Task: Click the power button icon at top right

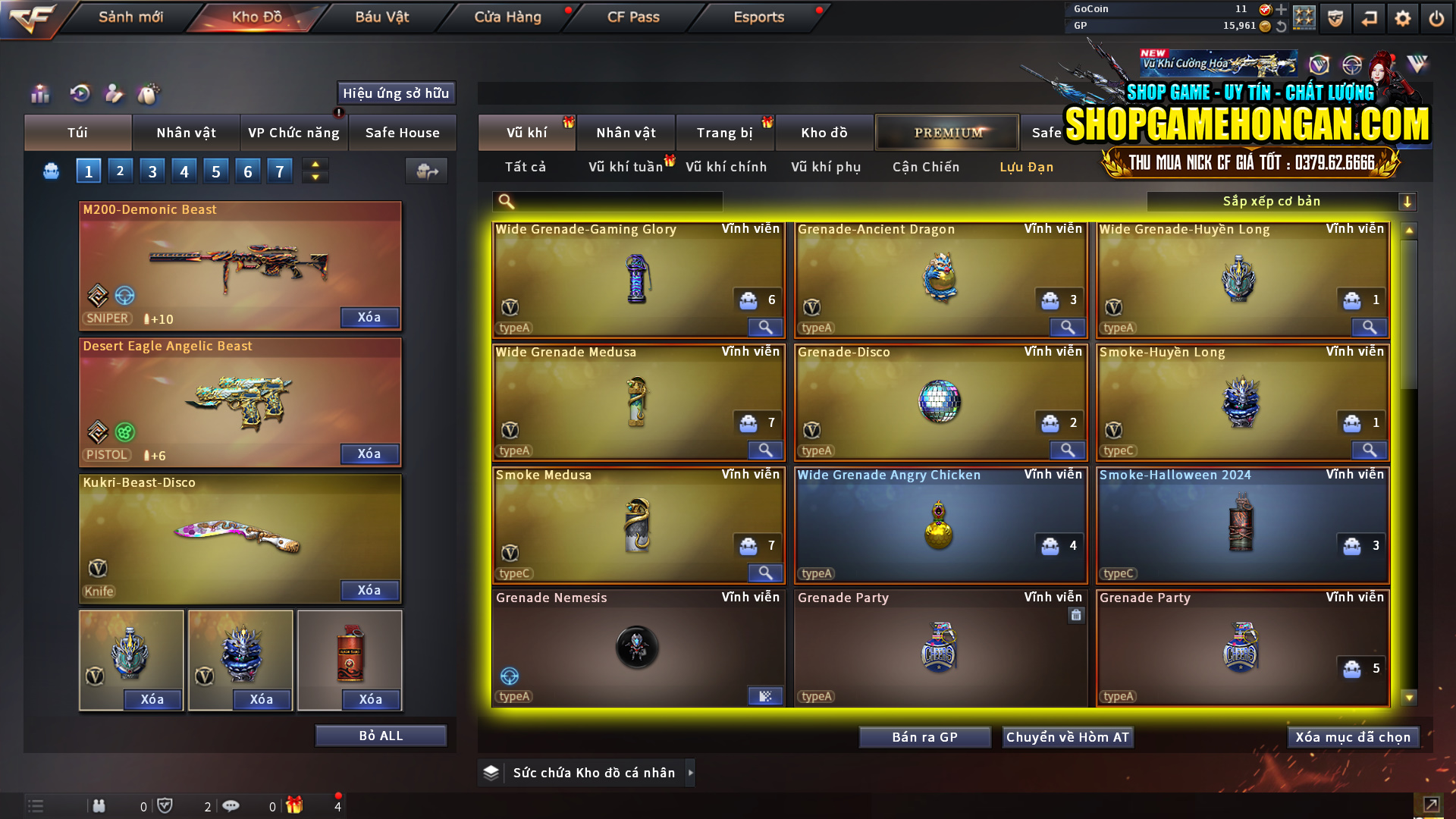Action: (1436, 17)
